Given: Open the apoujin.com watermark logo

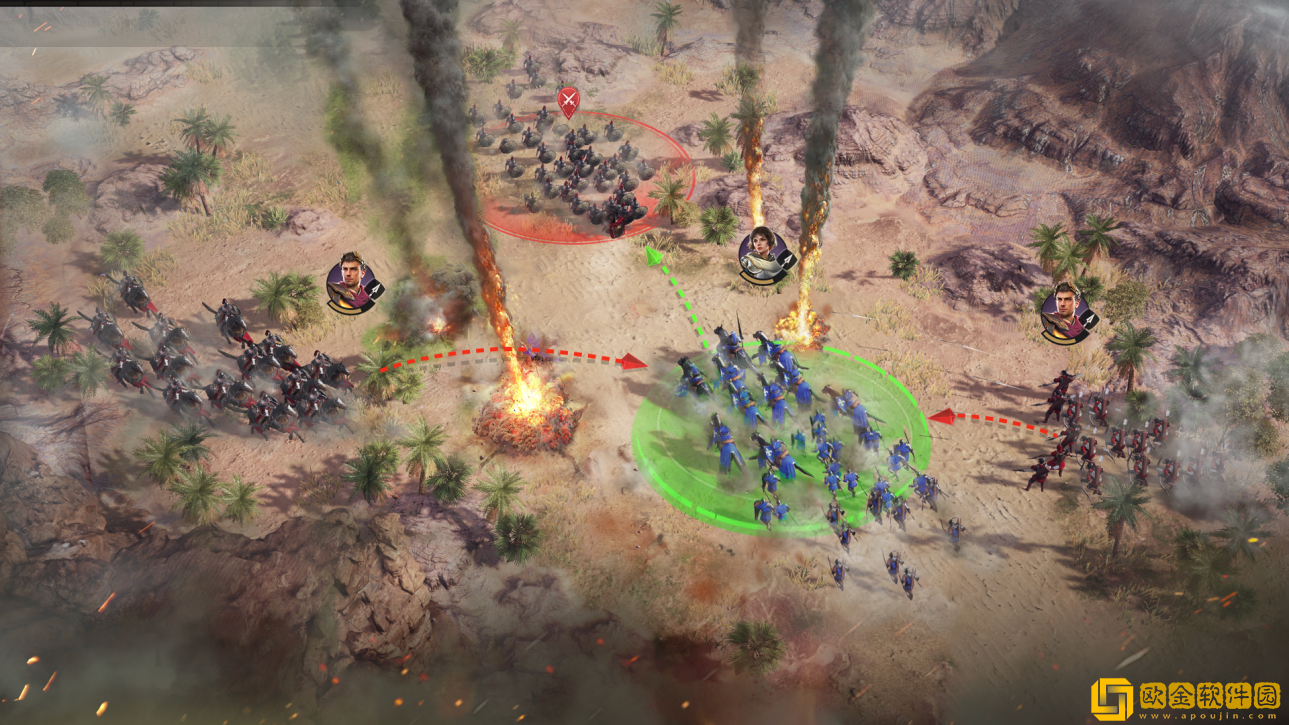Looking at the screenshot, I should coord(1184,698).
